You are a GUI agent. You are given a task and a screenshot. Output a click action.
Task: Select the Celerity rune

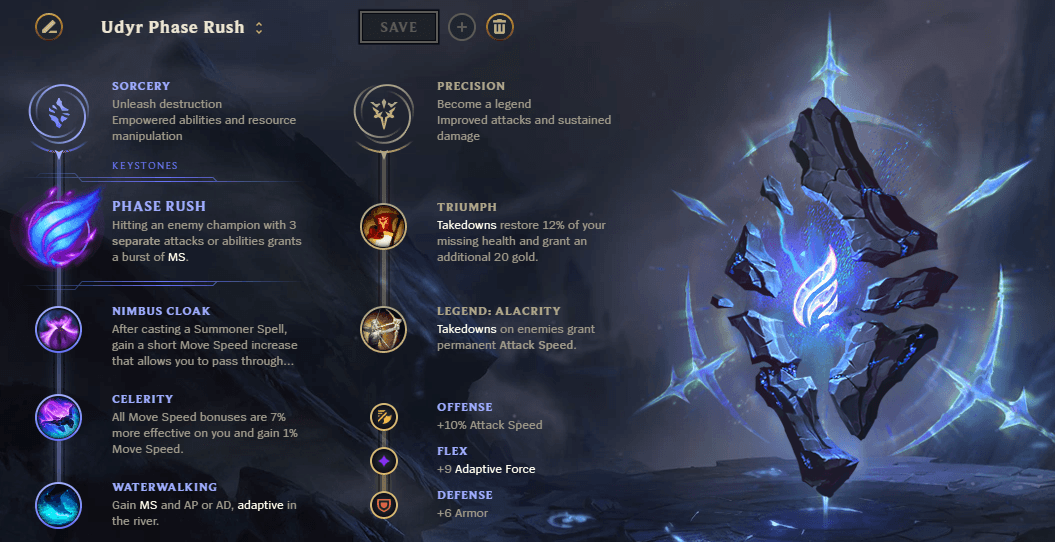tap(58, 417)
